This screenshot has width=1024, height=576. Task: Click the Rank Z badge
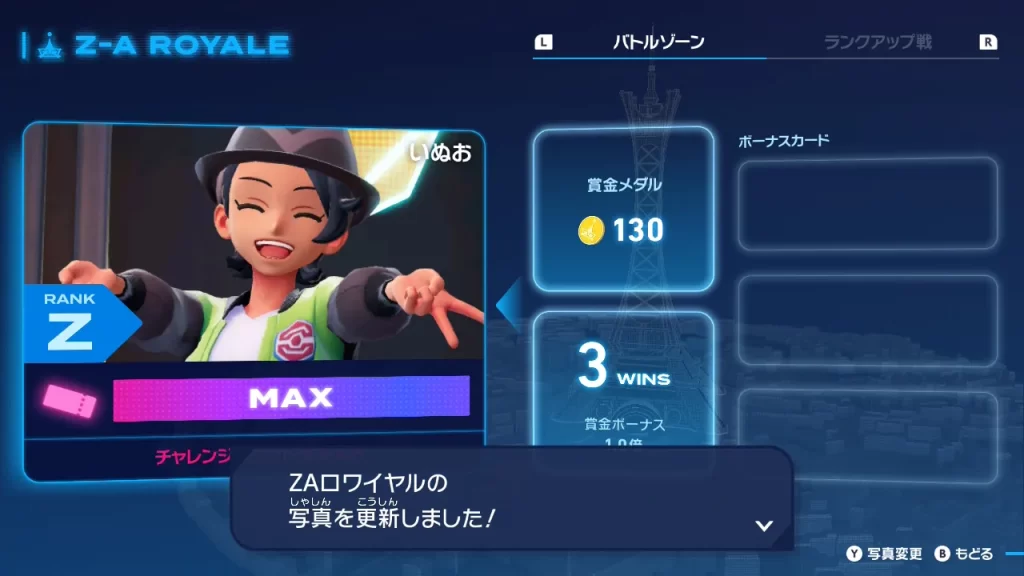point(72,324)
